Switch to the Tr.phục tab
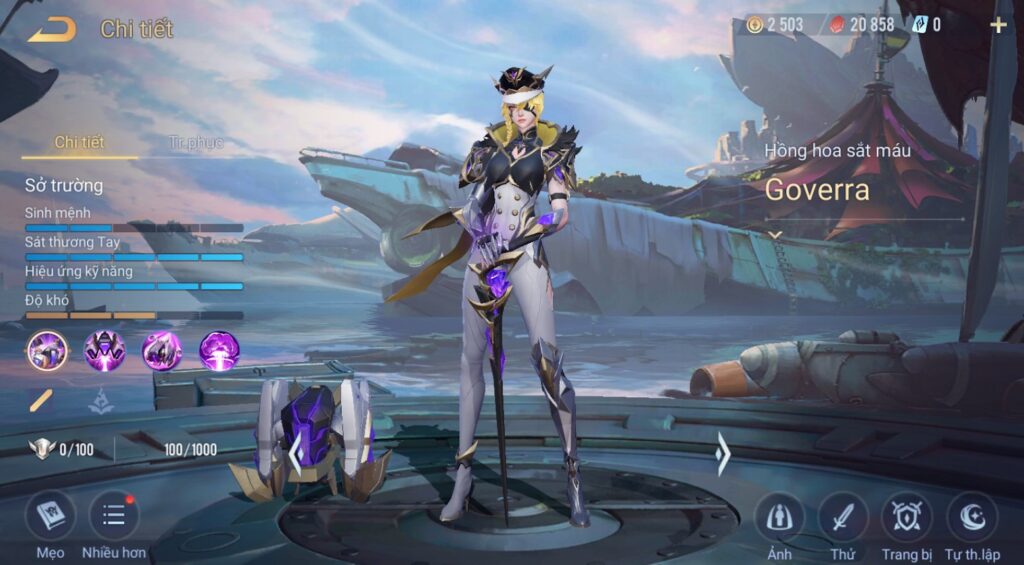The height and width of the screenshot is (565, 1024). click(195, 143)
